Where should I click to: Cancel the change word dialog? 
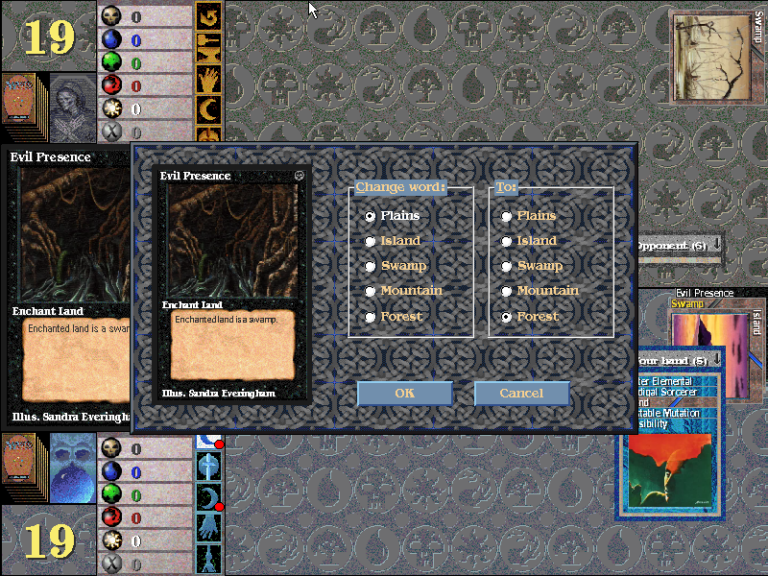click(x=521, y=393)
